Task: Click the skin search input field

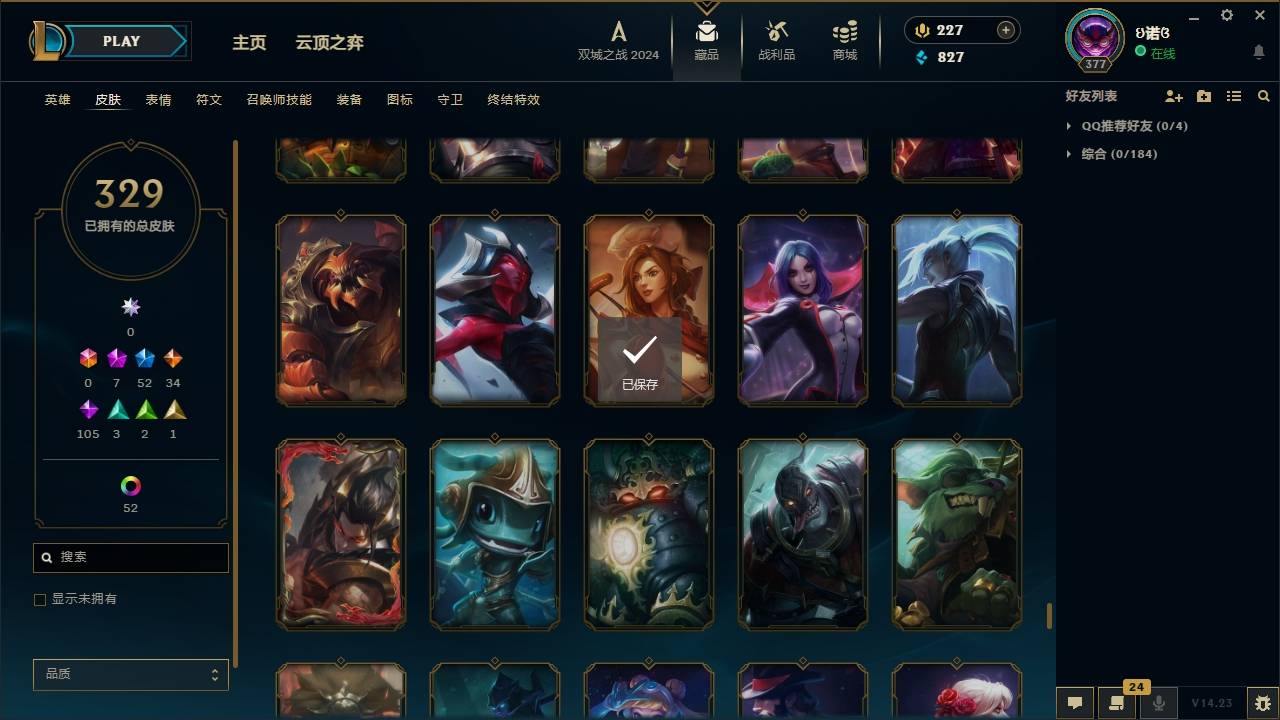Action: tap(130, 557)
